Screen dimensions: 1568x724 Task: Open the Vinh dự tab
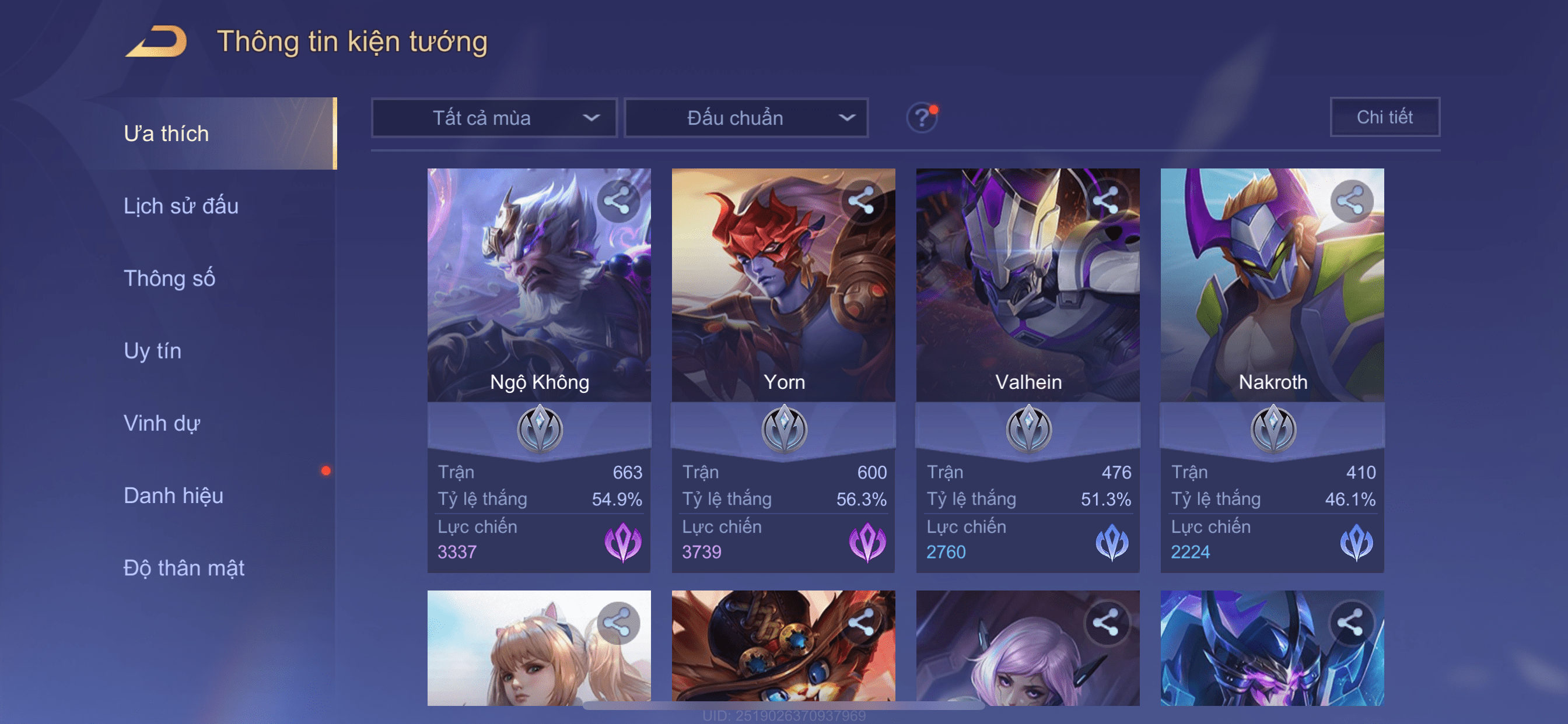coord(162,423)
